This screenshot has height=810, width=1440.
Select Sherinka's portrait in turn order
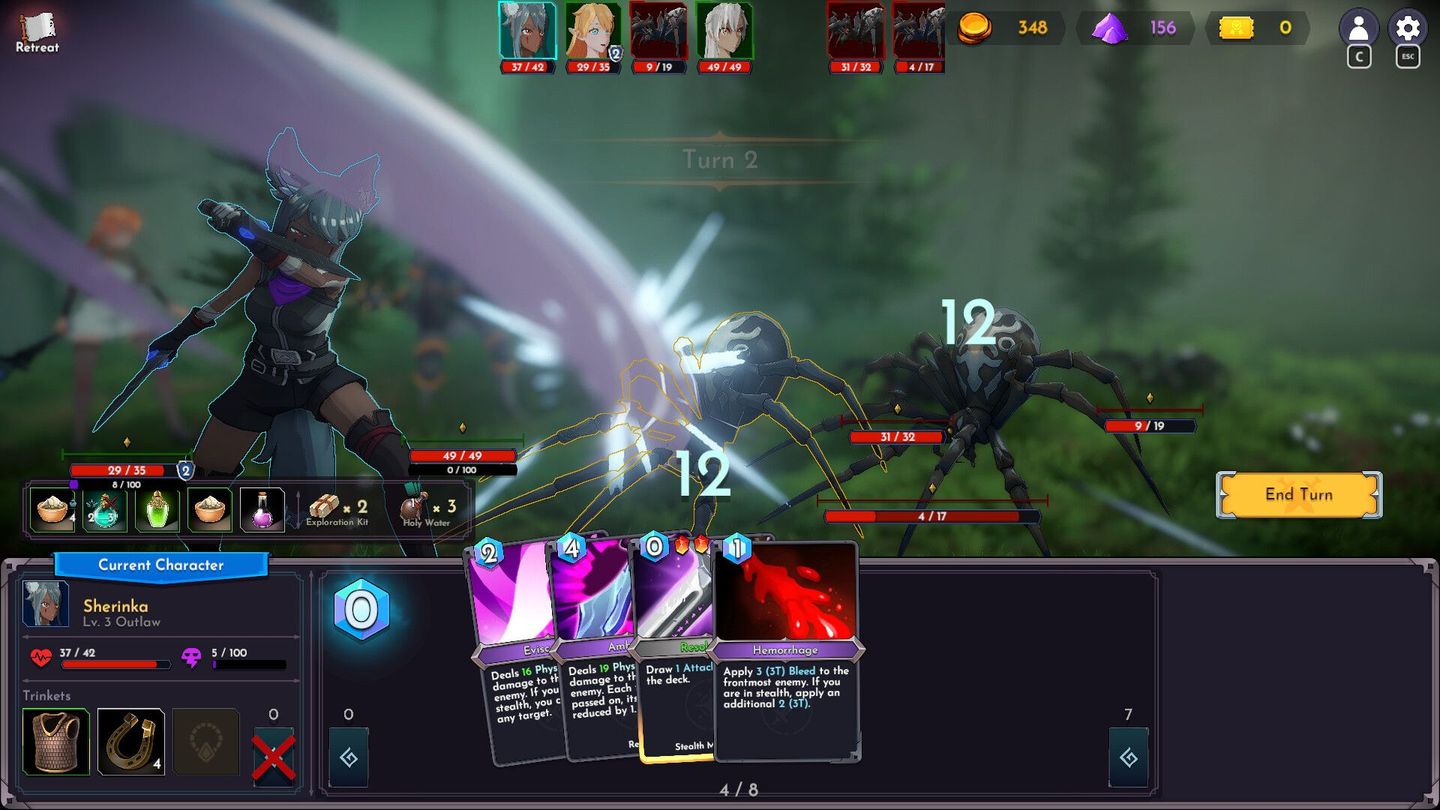click(527, 31)
